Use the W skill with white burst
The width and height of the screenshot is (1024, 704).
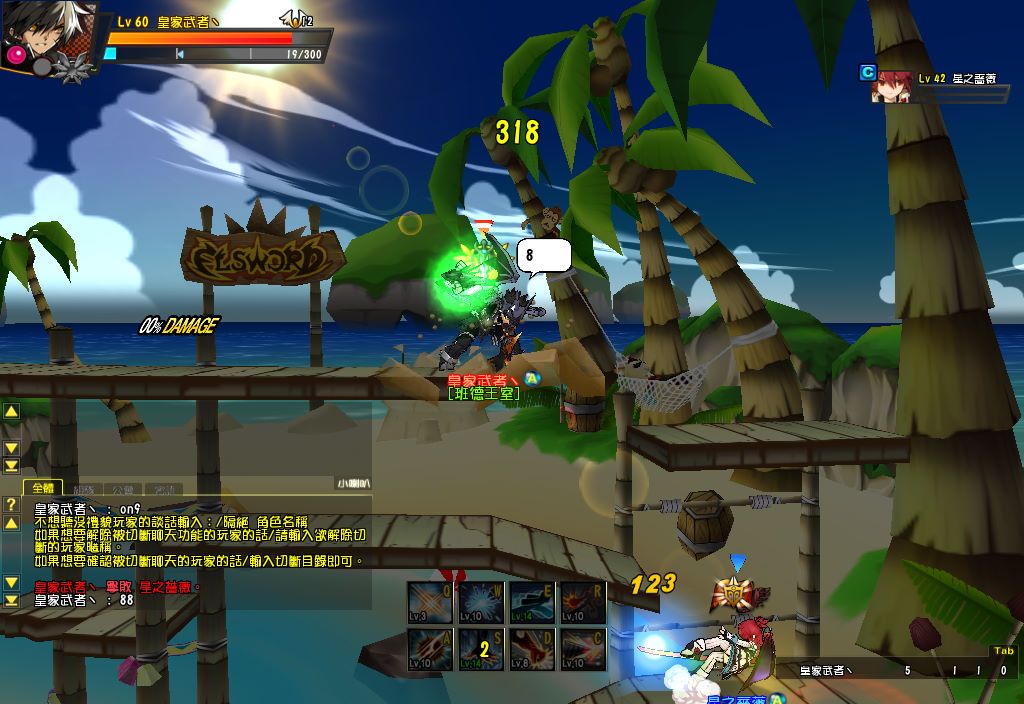482,603
